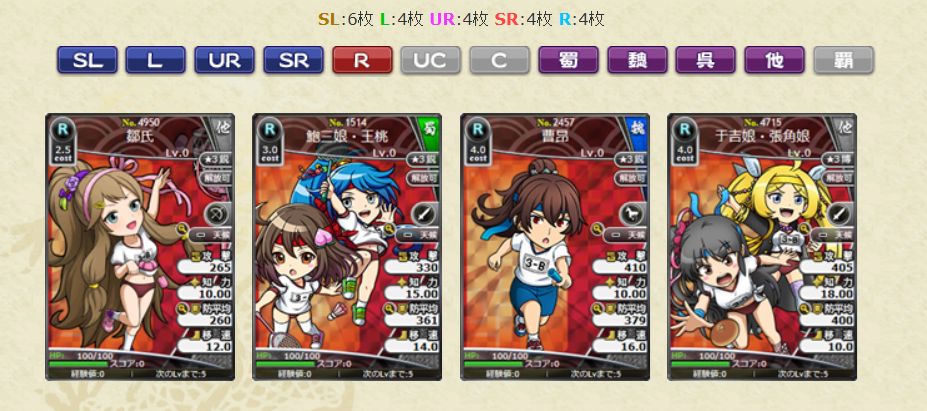
Task: Enable the UC rarity filter
Action: [x=431, y=60]
